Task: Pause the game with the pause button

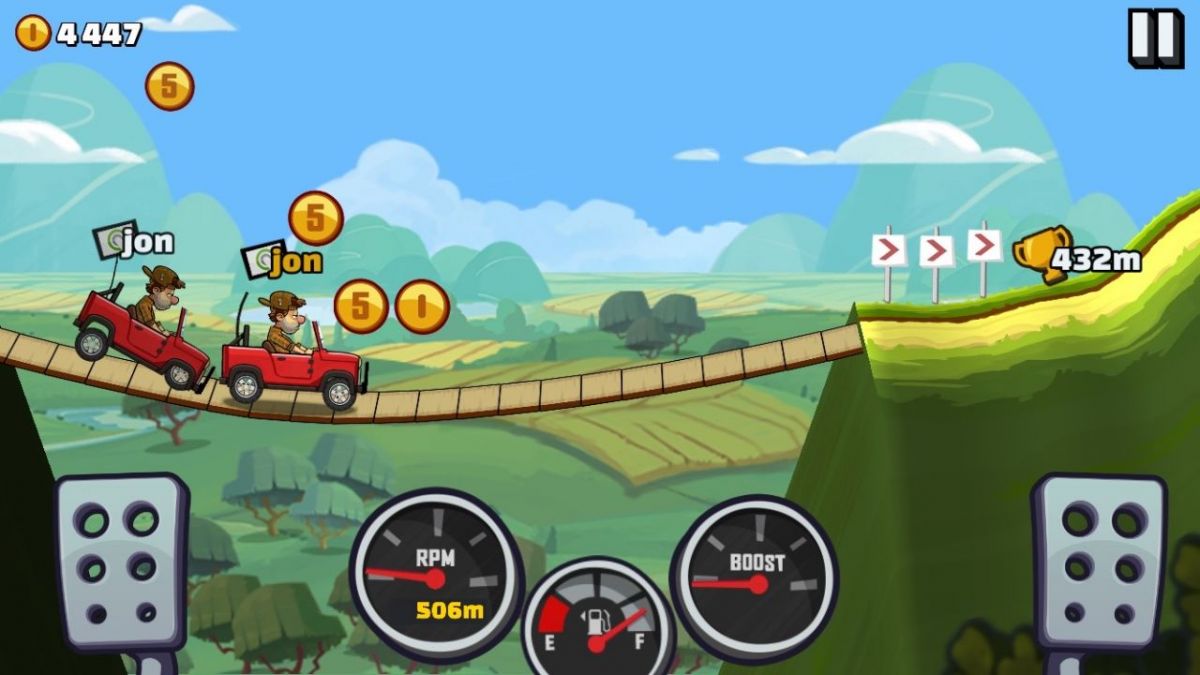Action: 1155,38
